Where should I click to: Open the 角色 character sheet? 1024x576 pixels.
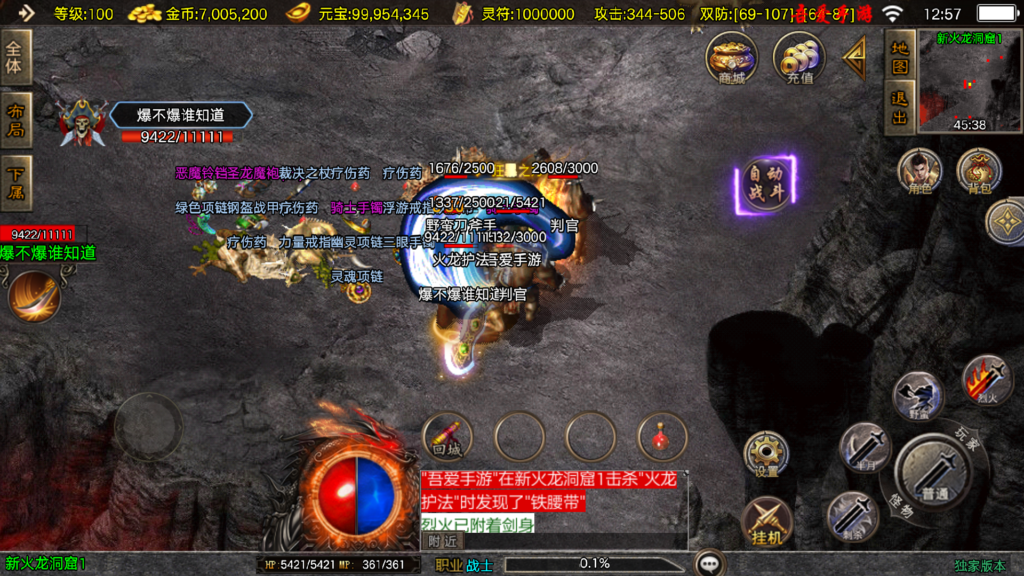tap(919, 171)
